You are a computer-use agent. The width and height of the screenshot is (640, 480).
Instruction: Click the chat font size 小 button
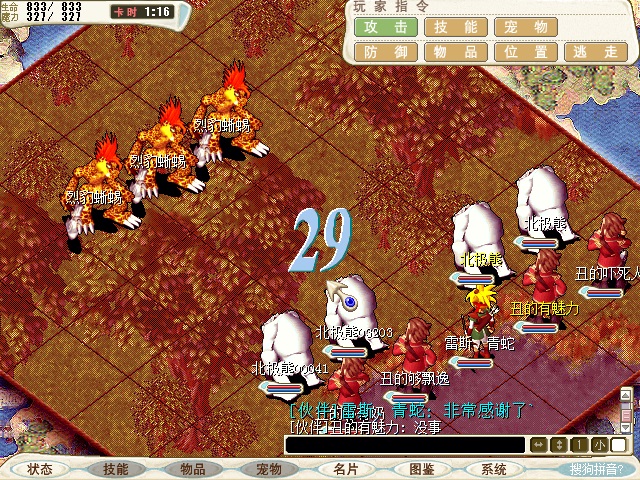click(x=596, y=444)
